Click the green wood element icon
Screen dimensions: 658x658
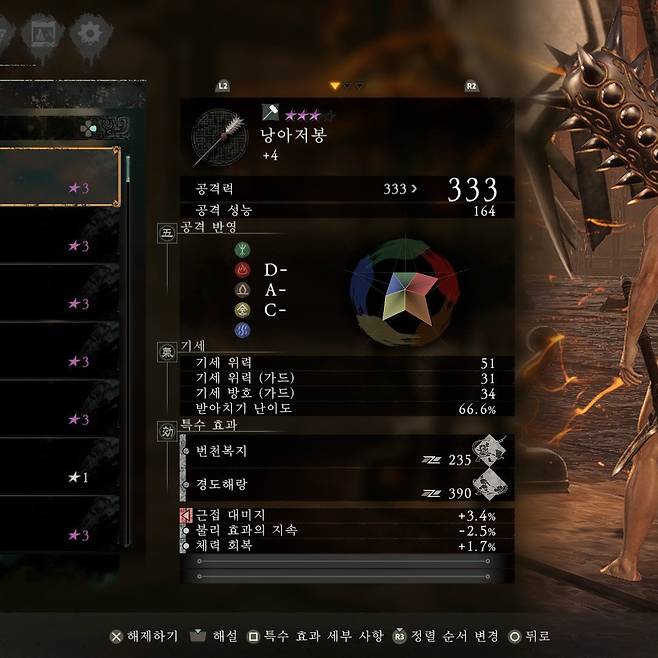click(x=242, y=249)
